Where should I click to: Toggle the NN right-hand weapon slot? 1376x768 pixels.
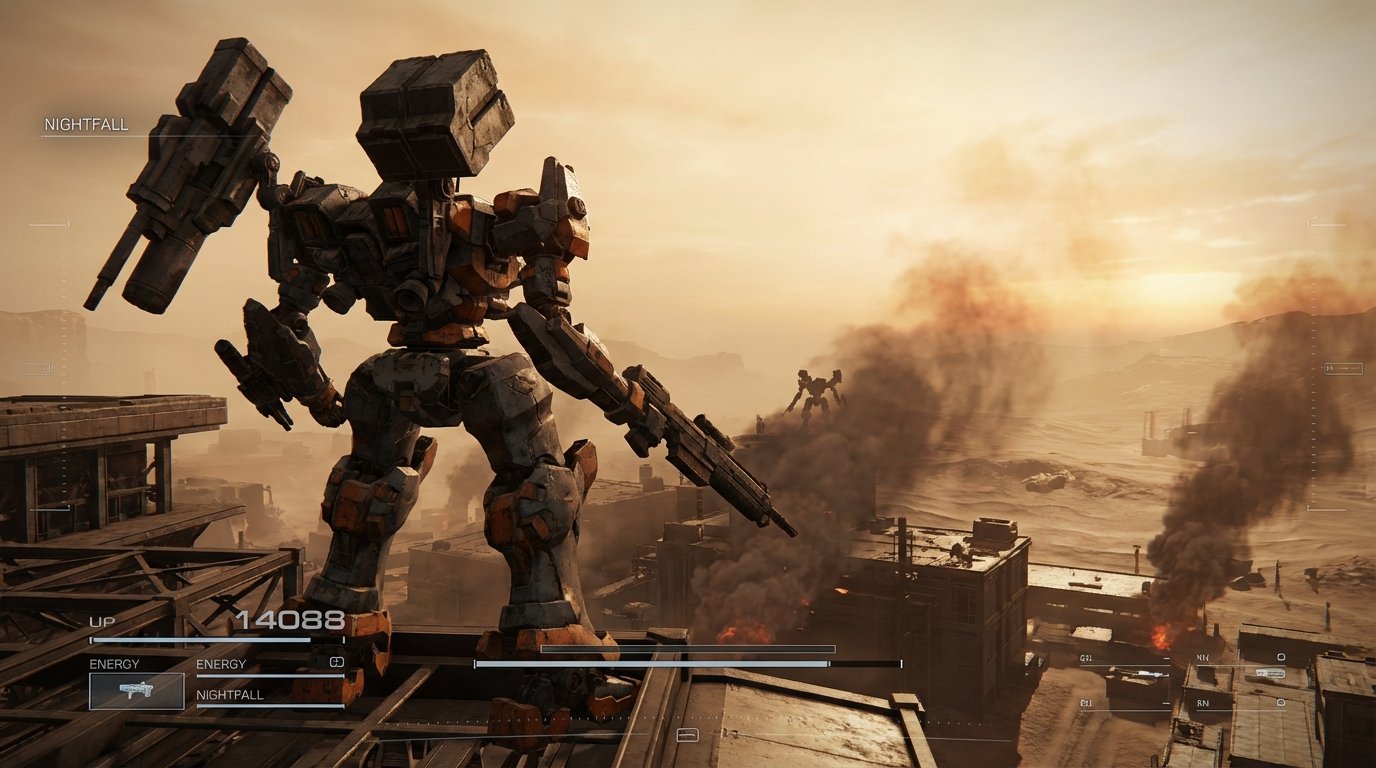1202,657
